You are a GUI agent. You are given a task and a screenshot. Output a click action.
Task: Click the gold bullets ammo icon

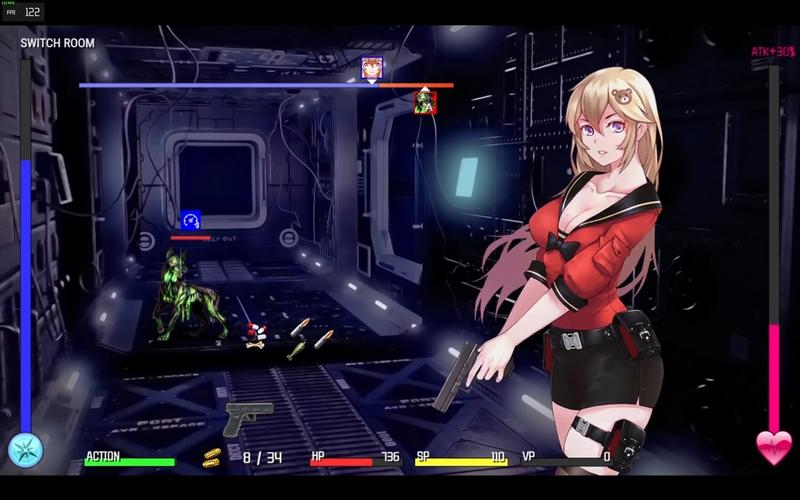[212, 457]
